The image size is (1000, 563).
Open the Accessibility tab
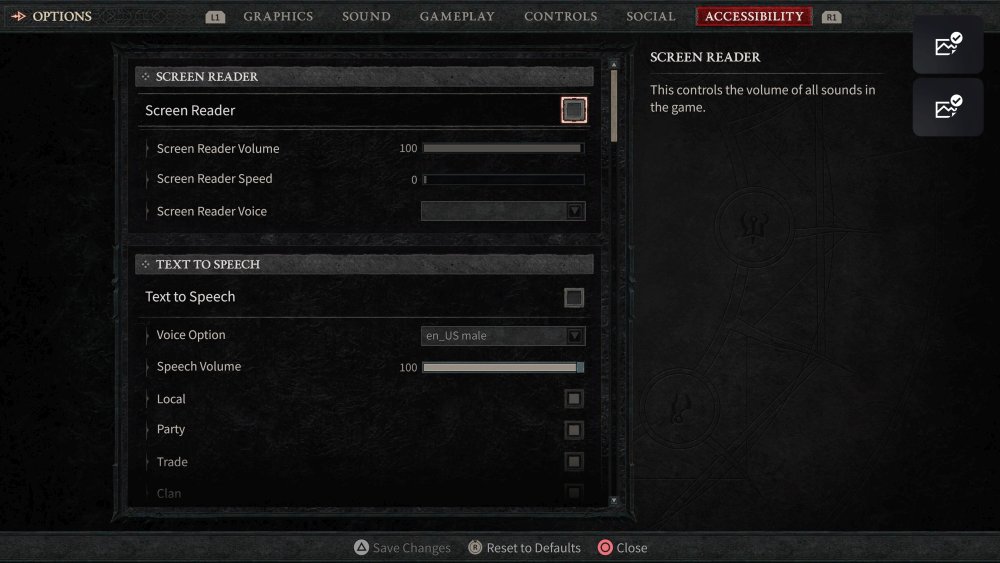point(754,17)
